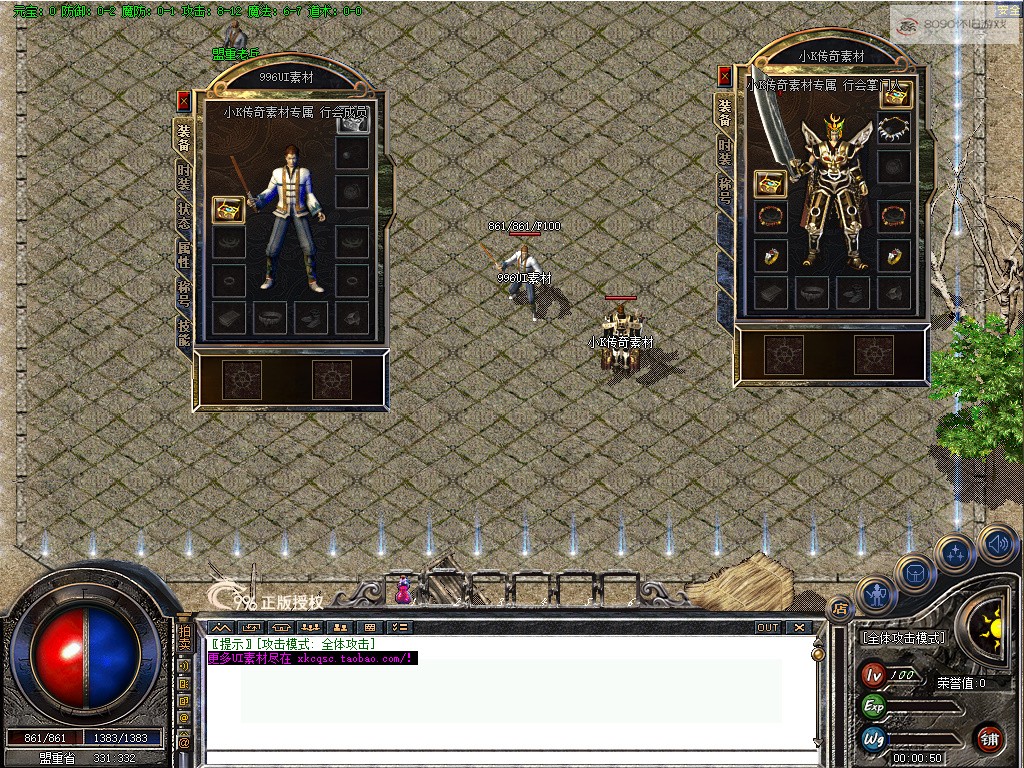Open the 拍卖 auction button

click(x=184, y=639)
